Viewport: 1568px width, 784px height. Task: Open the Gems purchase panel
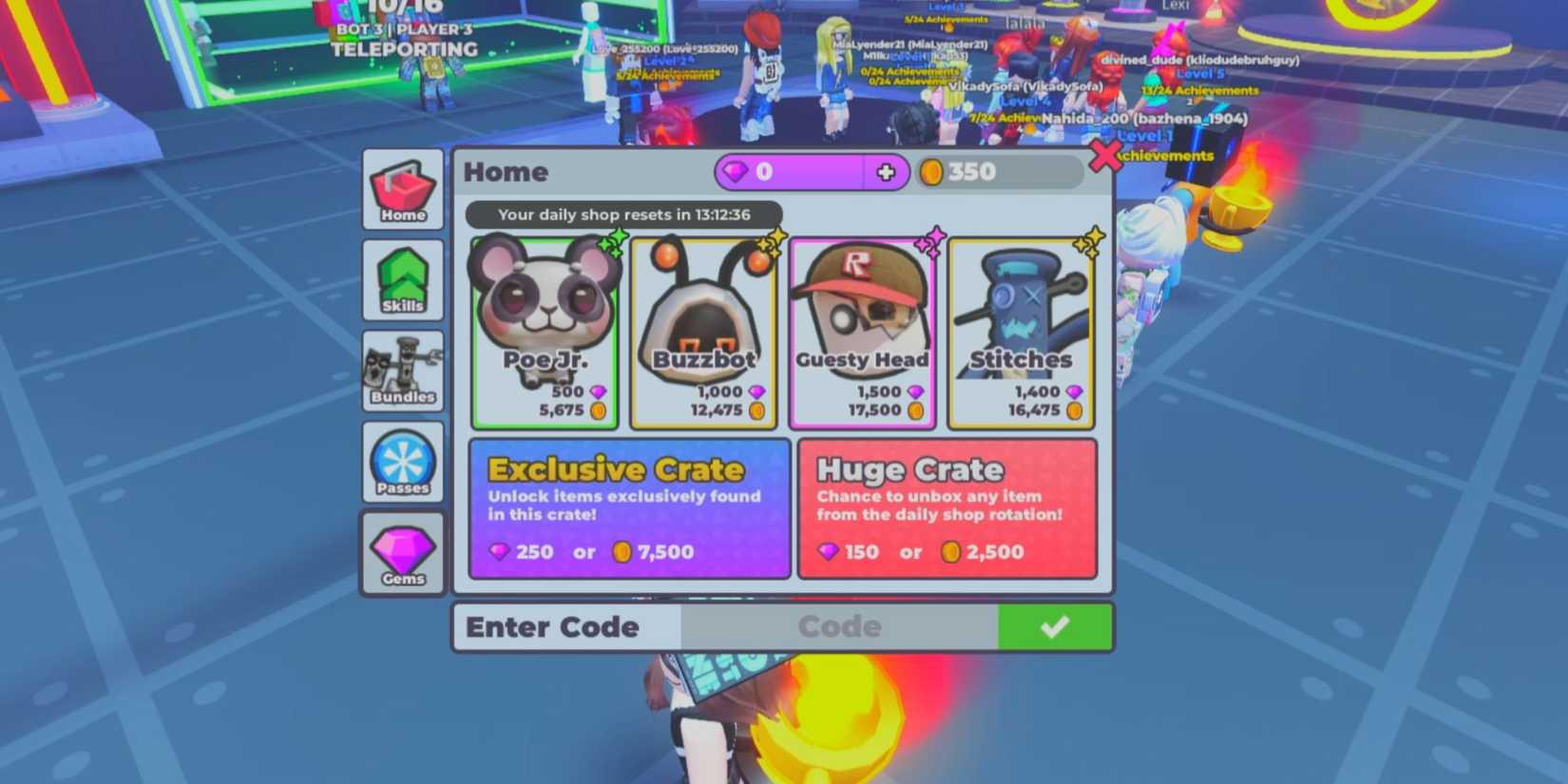click(402, 554)
